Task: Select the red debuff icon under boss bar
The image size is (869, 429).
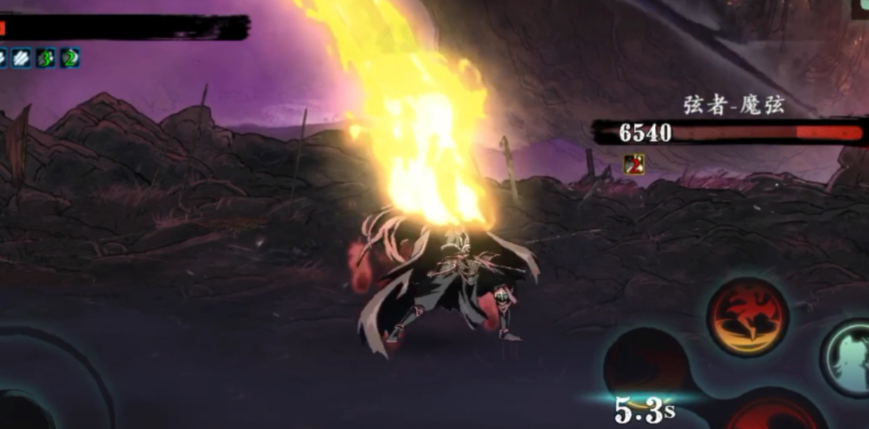Action: click(x=633, y=162)
